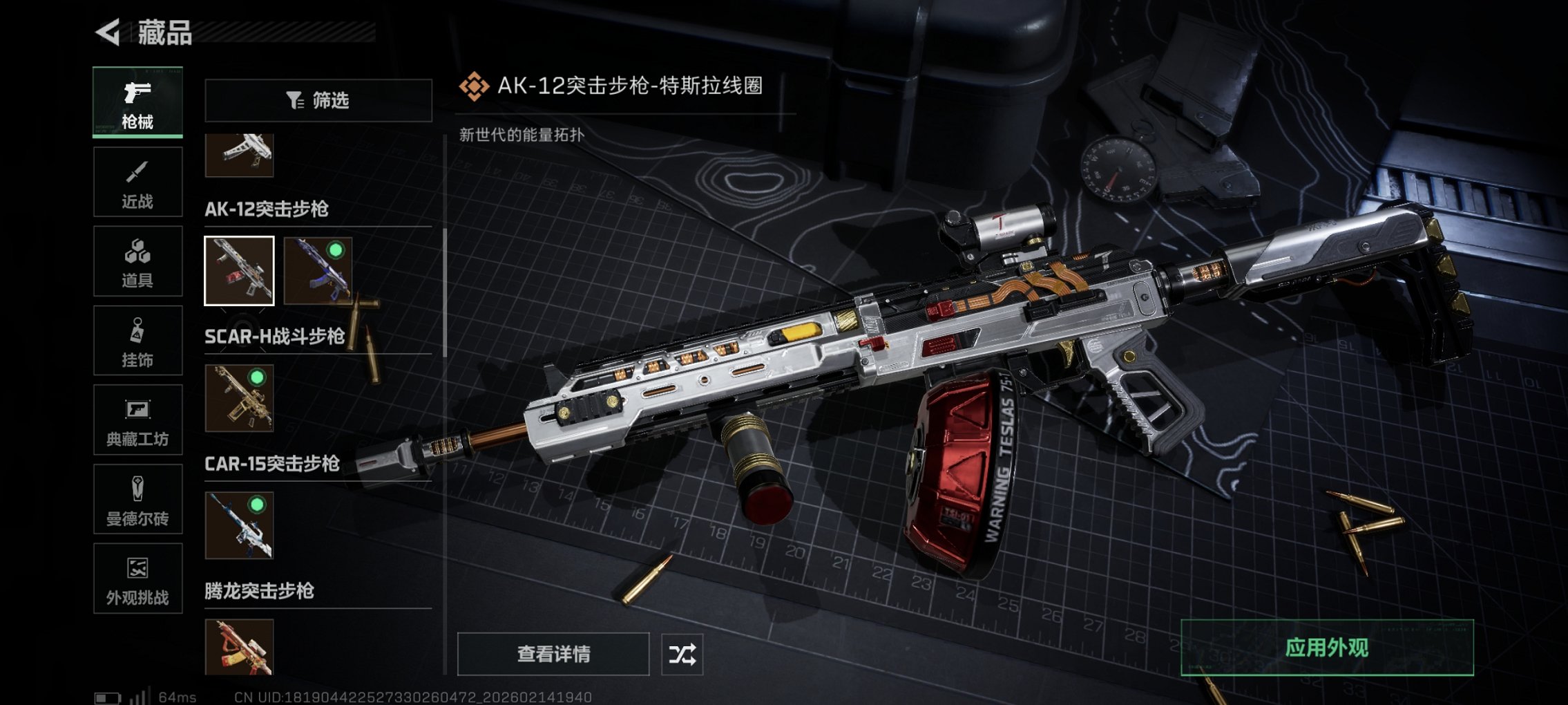This screenshot has height=705, width=1568.
Task: Open weapon details via 查看详情
Action: click(x=553, y=652)
